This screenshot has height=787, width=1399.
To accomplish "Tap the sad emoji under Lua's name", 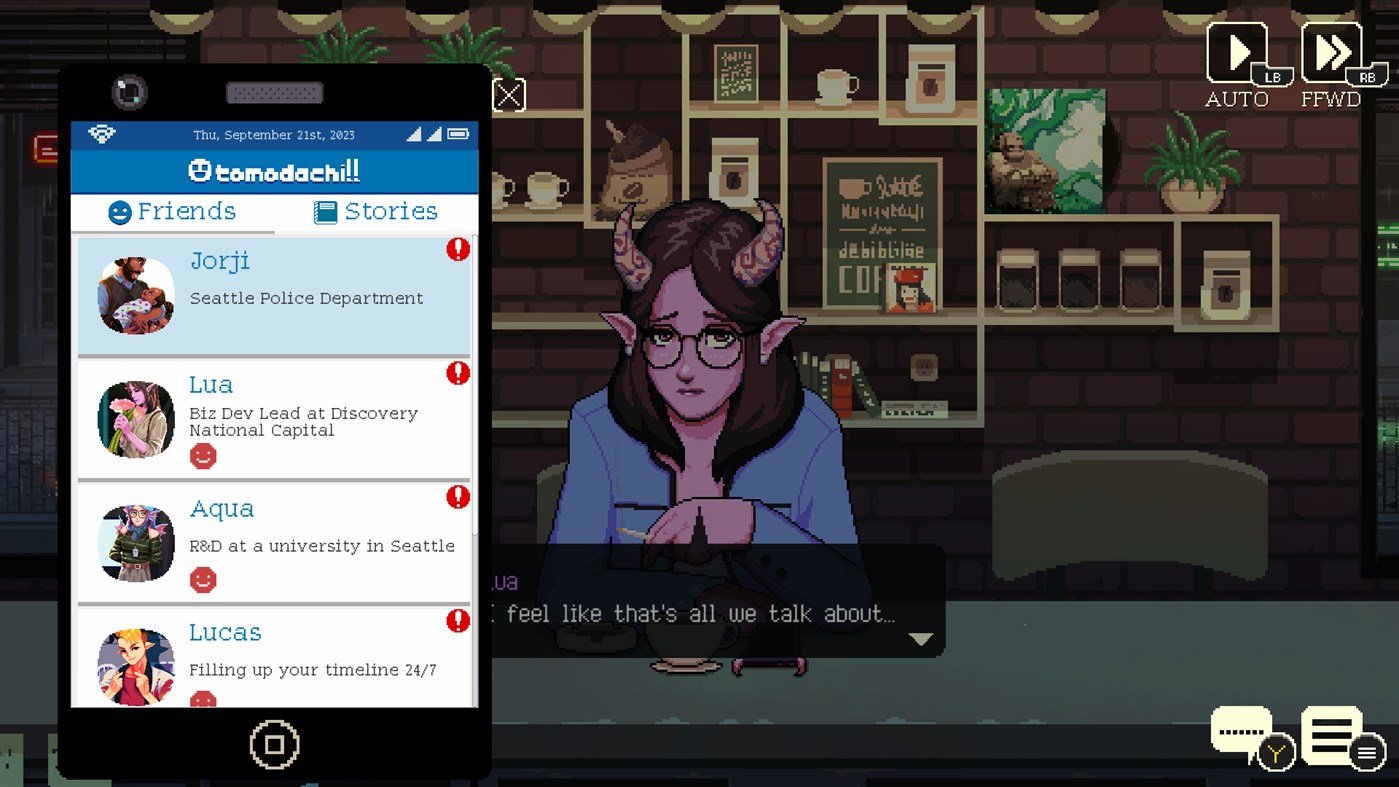I will 203,456.
